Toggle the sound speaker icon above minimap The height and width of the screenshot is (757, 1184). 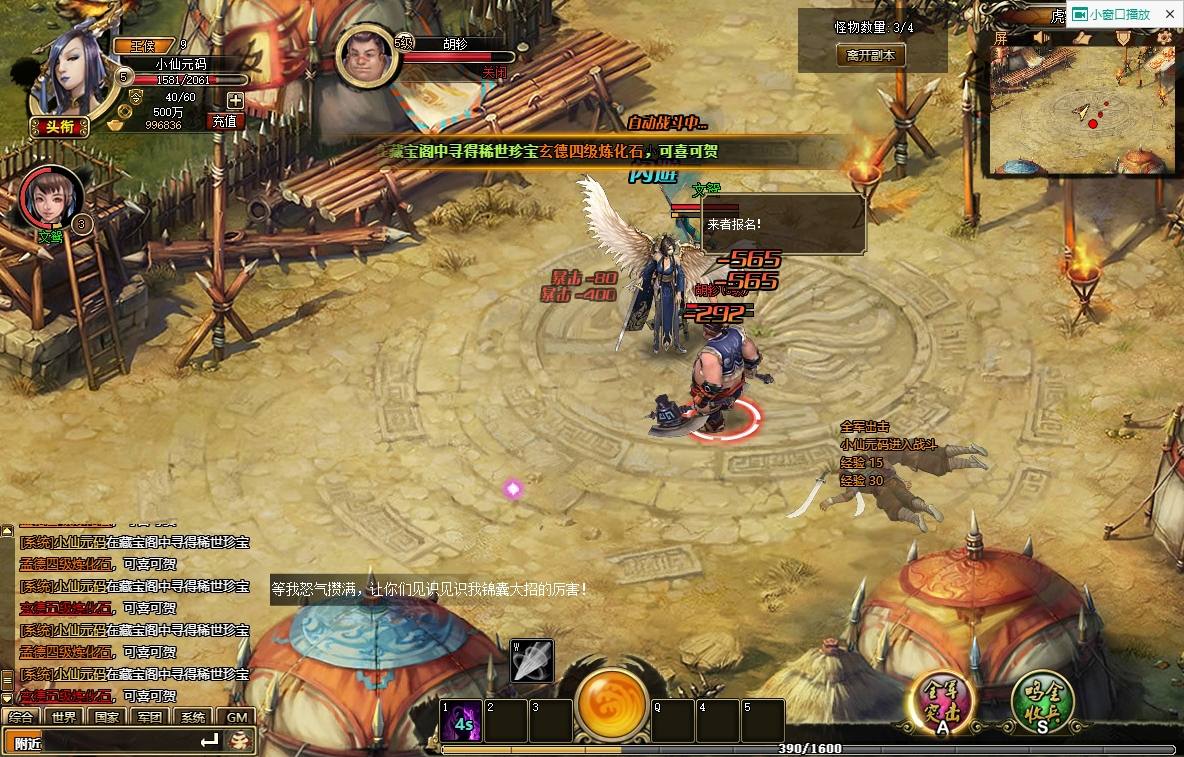tap(1041, 38)
